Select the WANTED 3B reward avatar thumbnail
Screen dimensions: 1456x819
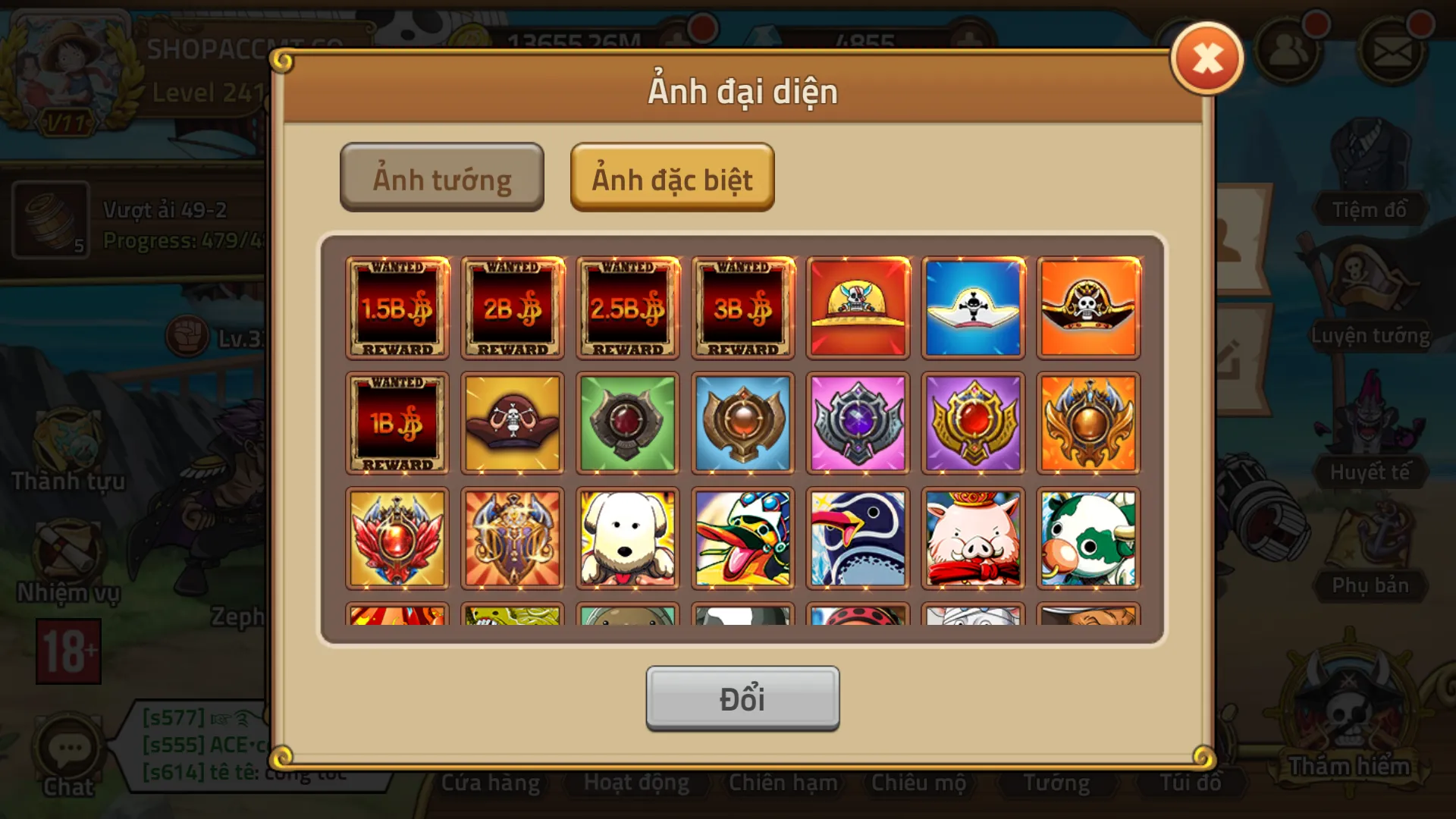742,308
